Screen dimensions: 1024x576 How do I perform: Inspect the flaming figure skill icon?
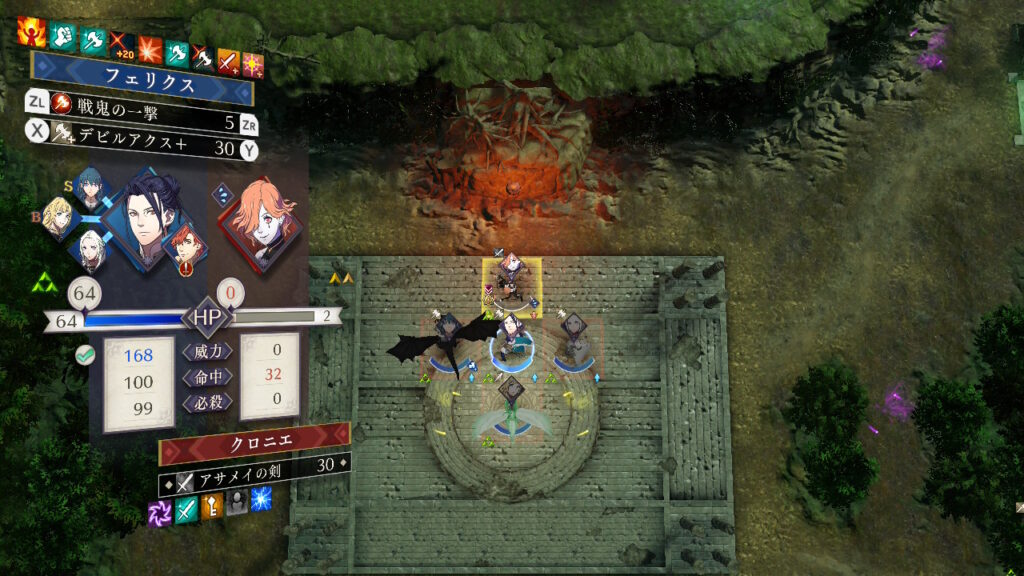click(31, 31)
